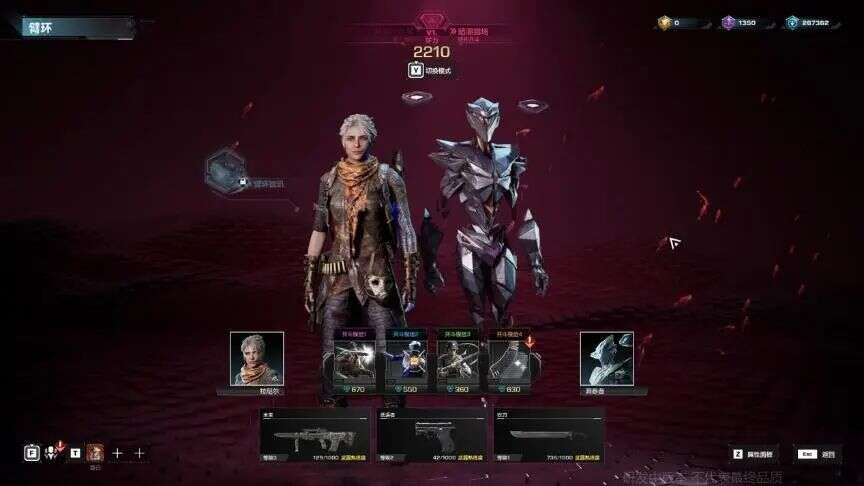The height and width of the screenshot is (486, 864).
Task: Select the pistol weapon slot
Action: tap(432, 436)
